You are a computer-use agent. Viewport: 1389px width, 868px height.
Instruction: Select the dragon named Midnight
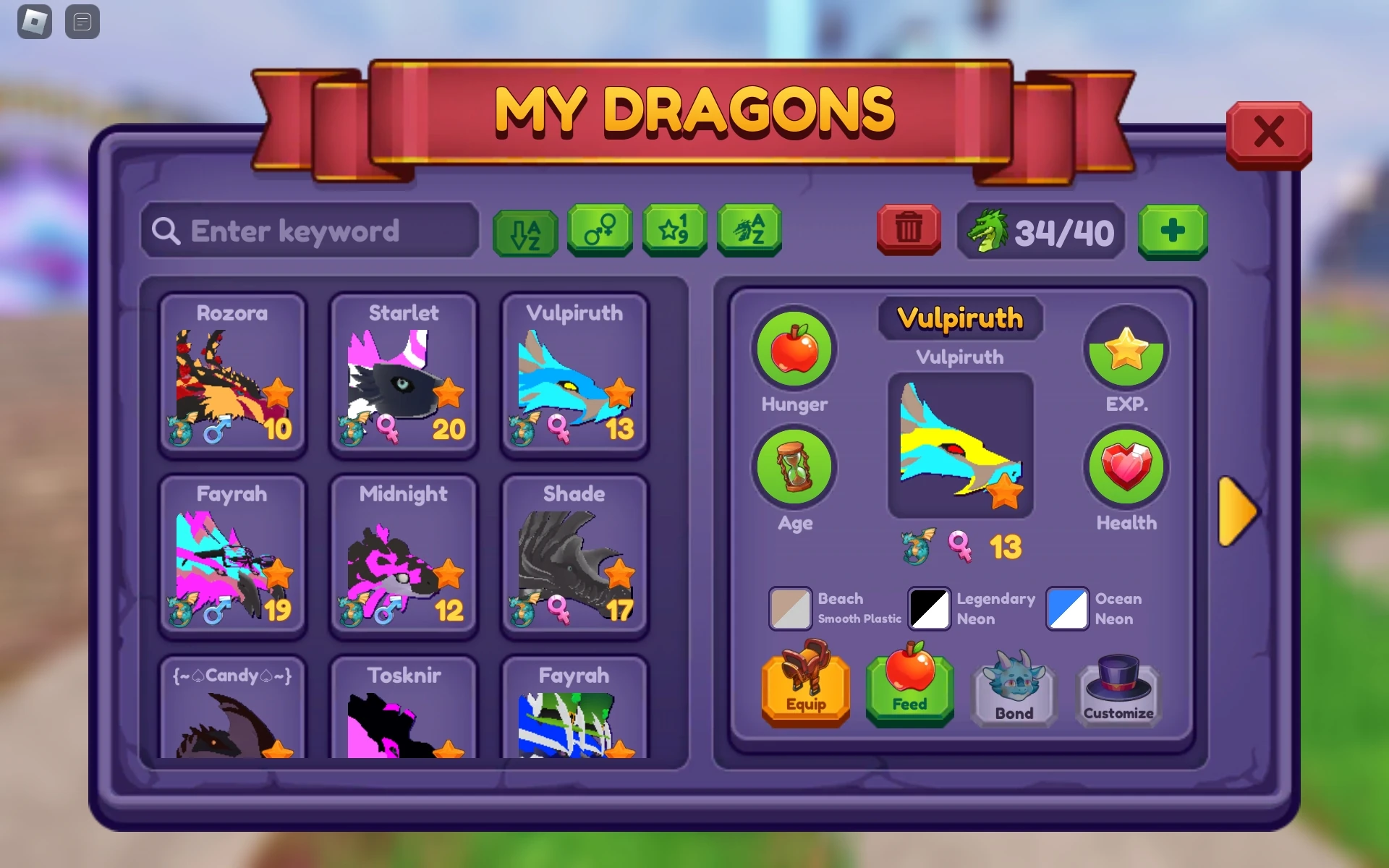tap(404, 557)
